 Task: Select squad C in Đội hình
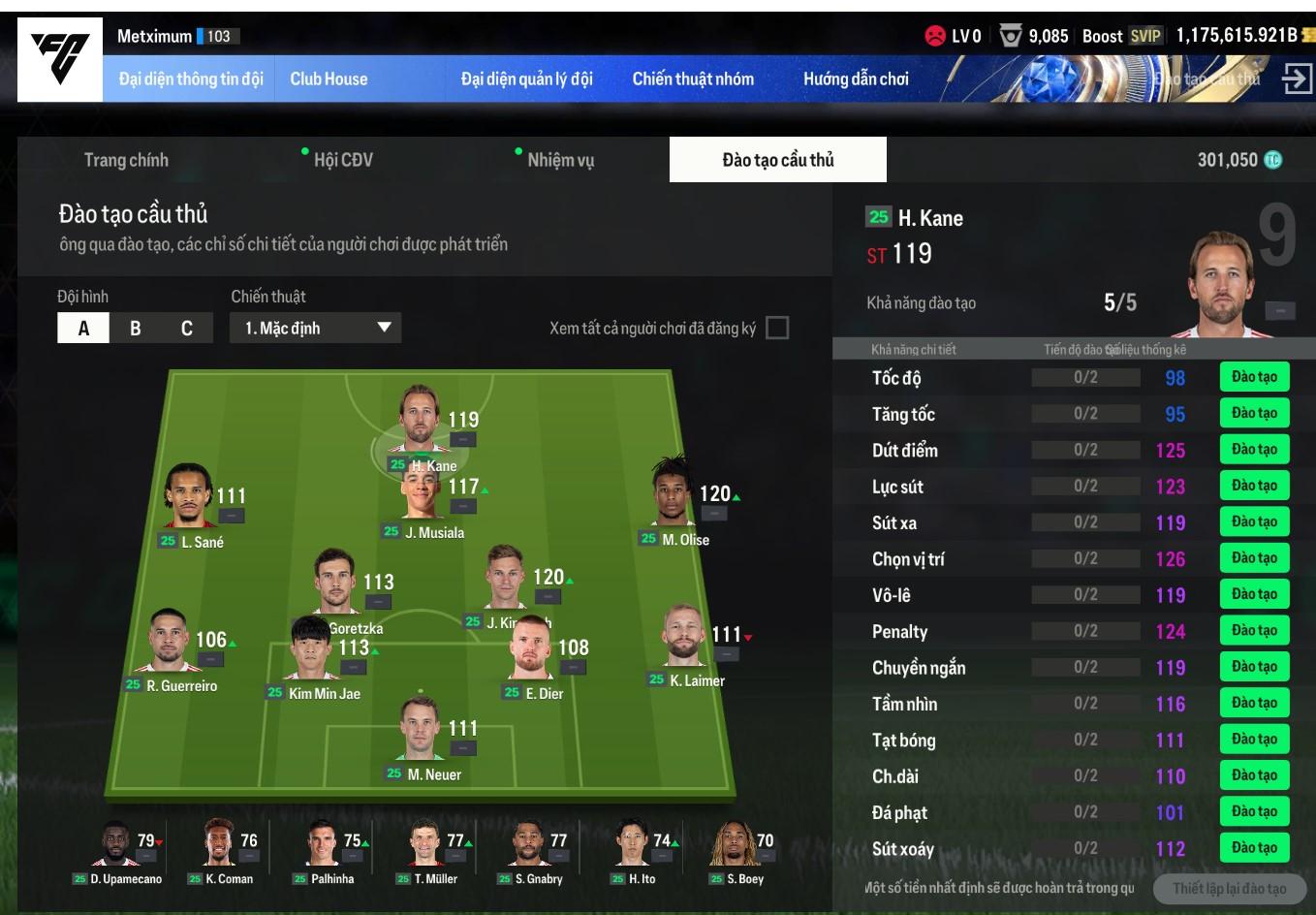(x=187, y=329)
